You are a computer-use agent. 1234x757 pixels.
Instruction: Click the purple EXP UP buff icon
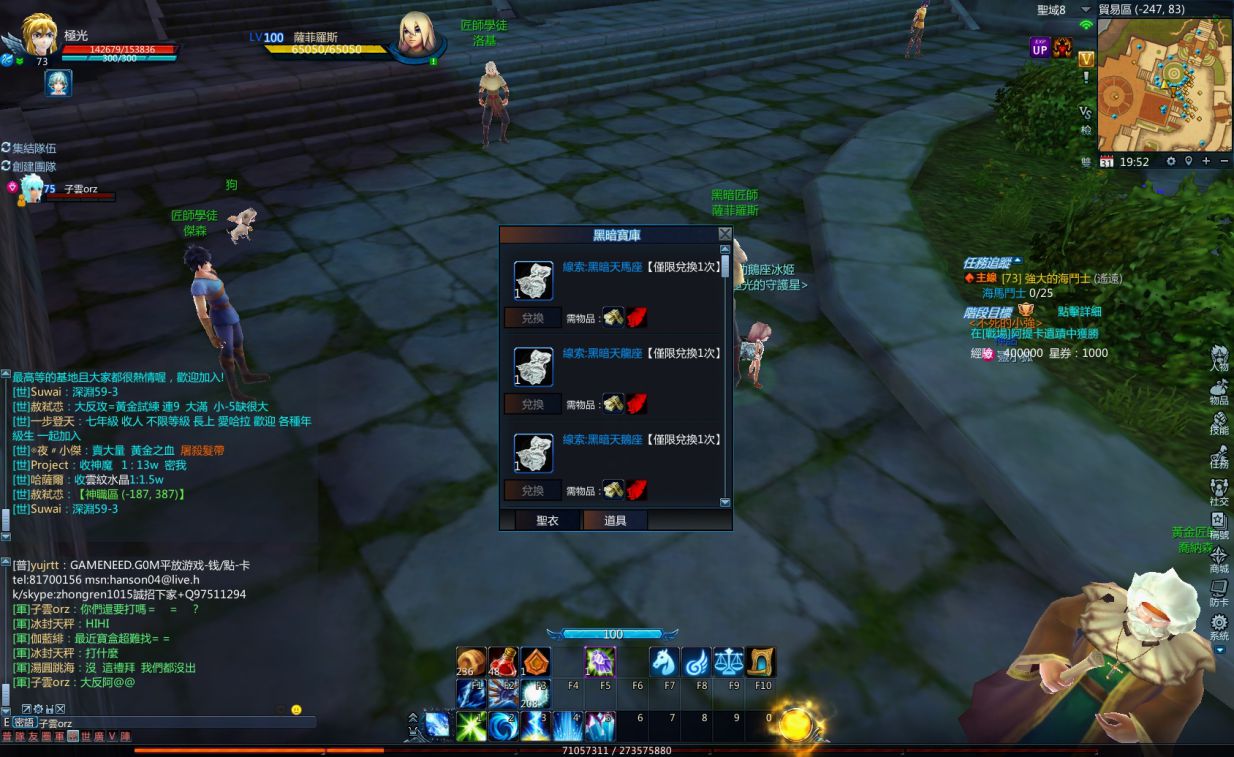[1039, 48]
